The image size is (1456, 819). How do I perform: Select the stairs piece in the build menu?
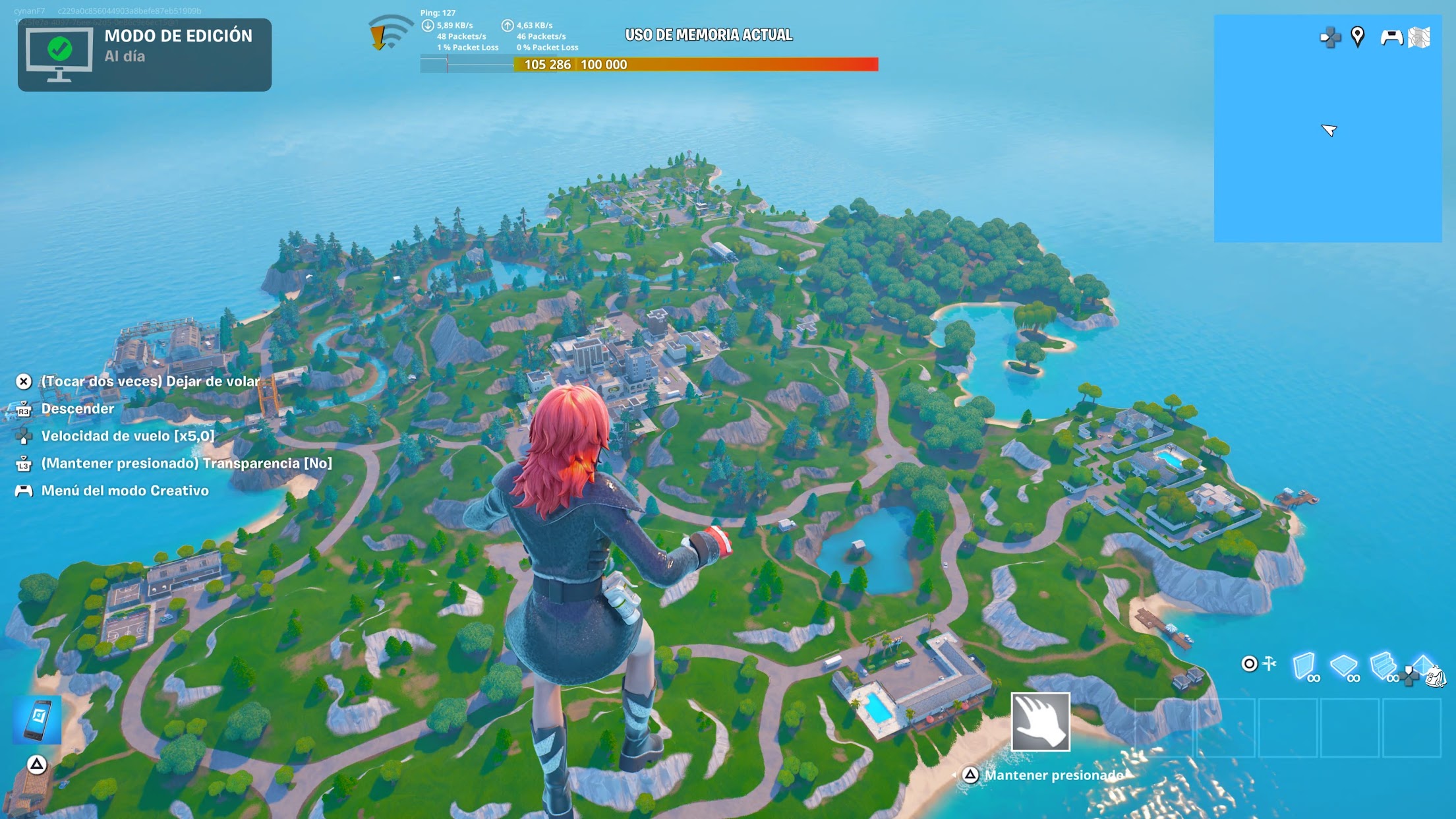click(1382, 666)
